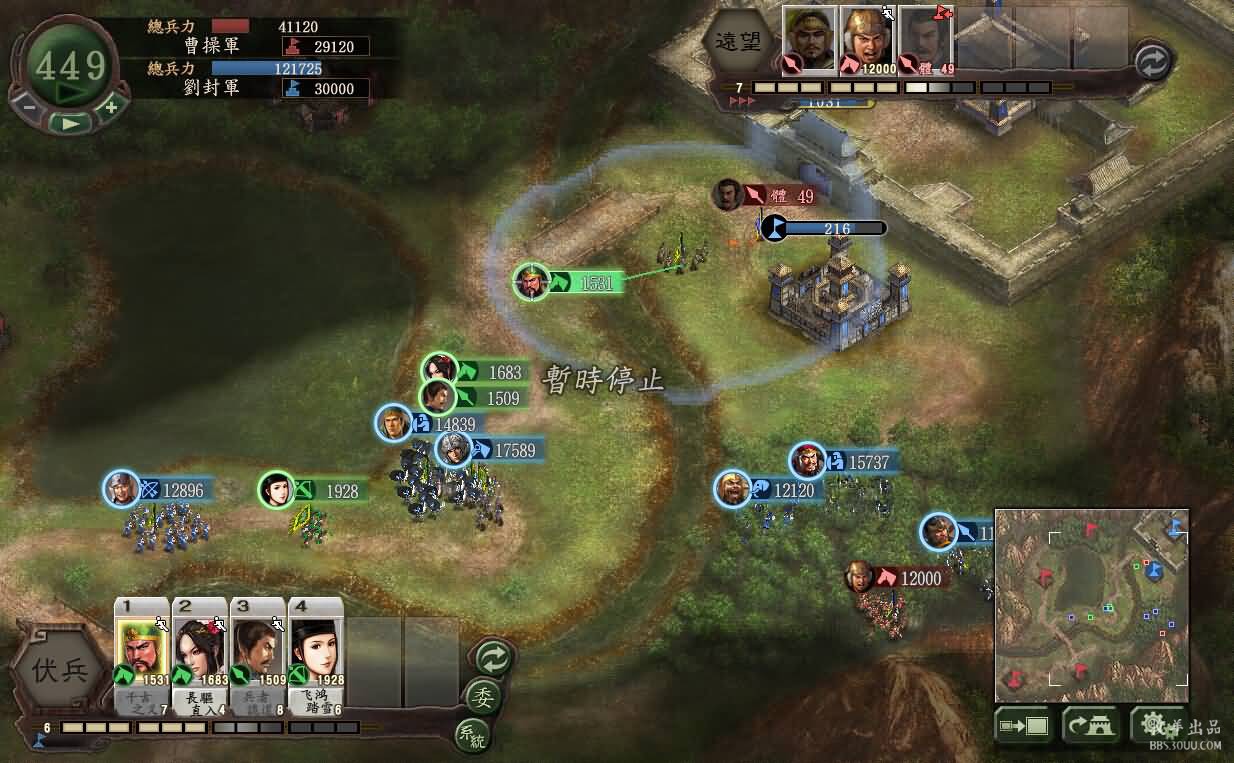The width and height of the screenshot is (1234, 763).
Task: Toggle the minimap size button below the minimap
Action: coord(1023,726)
